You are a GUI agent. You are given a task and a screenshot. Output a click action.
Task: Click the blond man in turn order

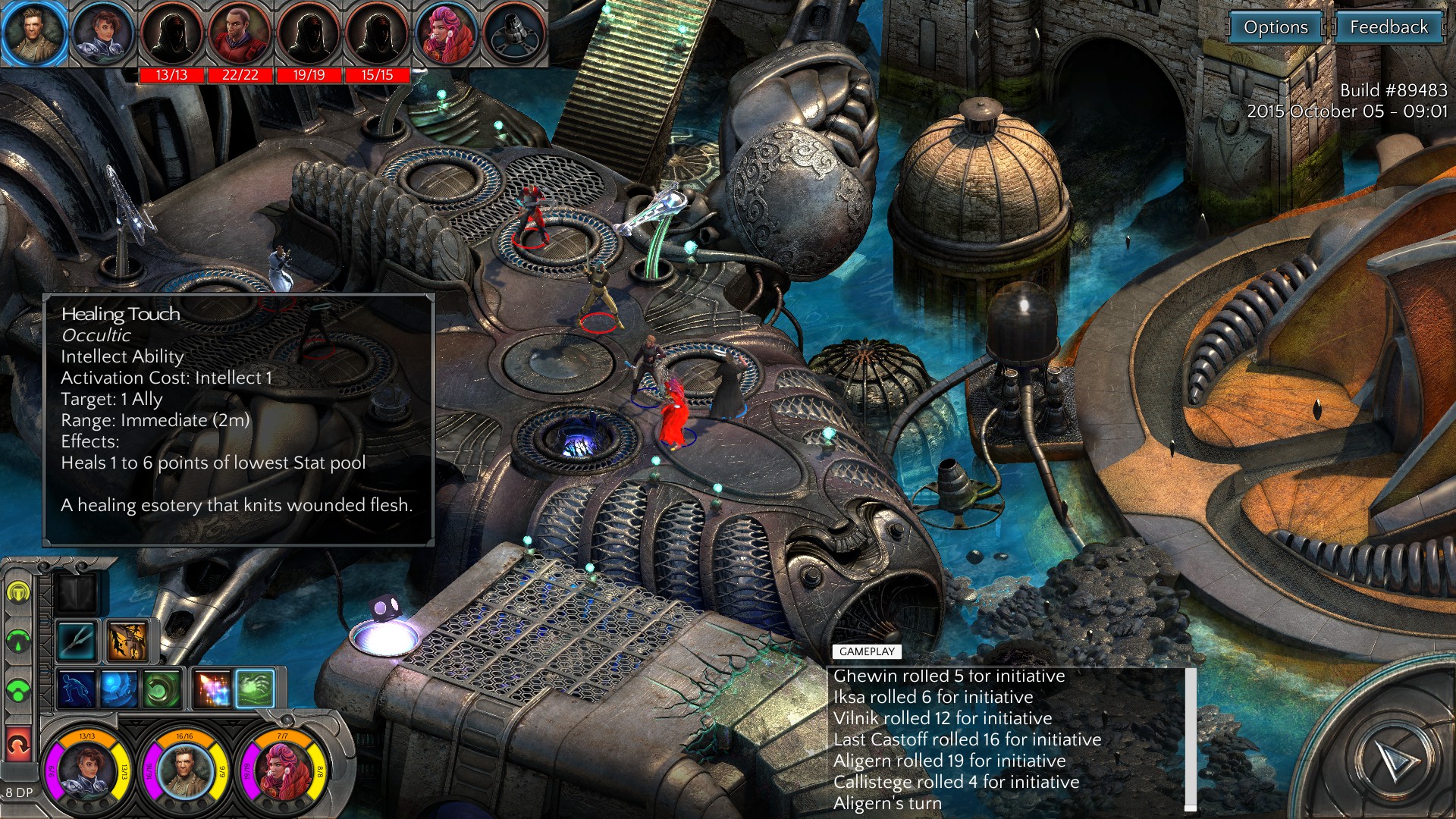(x=33, y=34)
